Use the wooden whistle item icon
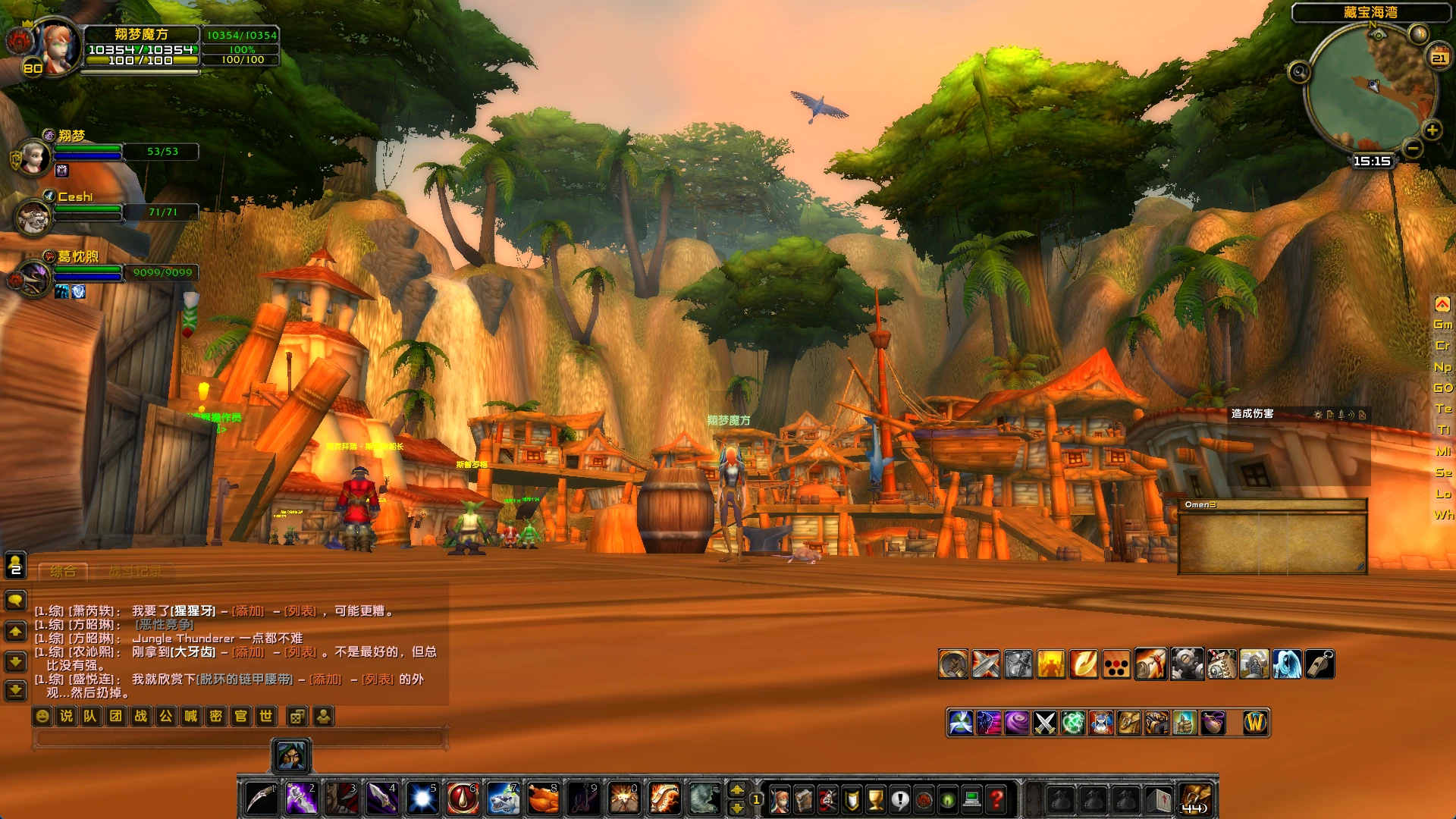 tap(1319, 664)
